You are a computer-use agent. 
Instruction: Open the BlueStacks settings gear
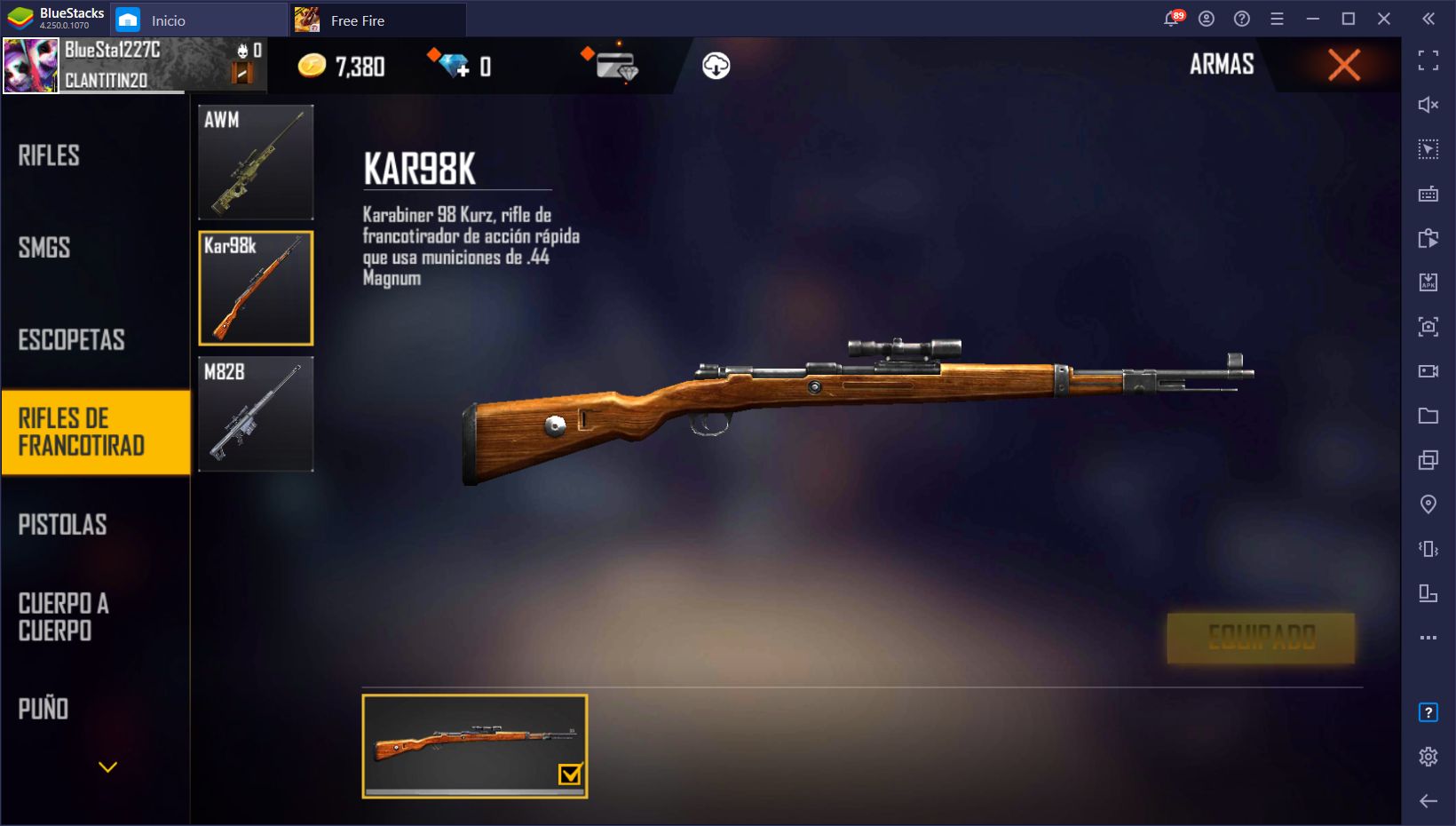point(1428,756)
